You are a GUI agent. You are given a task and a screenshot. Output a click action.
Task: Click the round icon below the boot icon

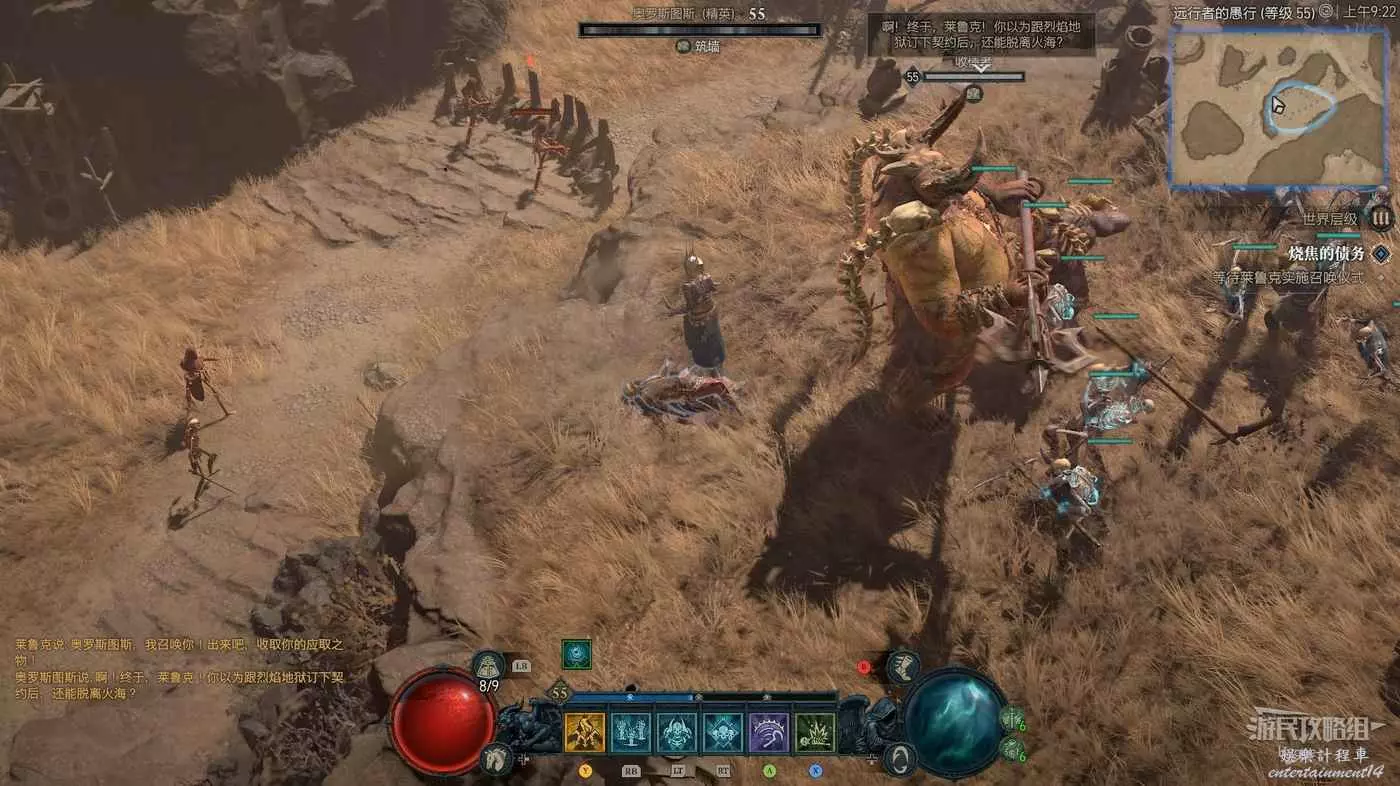(901, 758)
